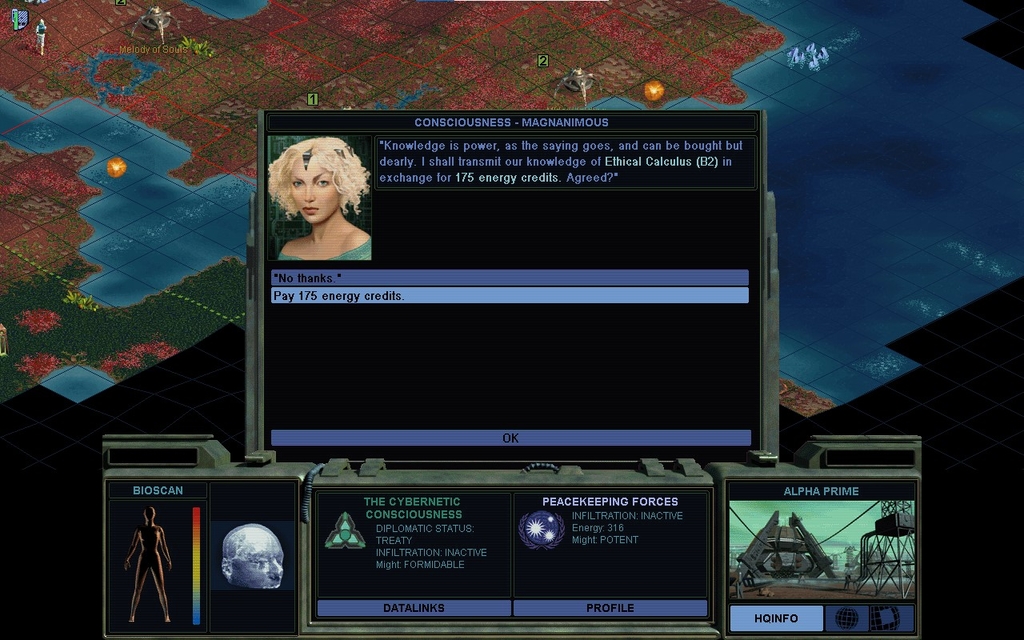Click the Cybernetic Consciousness faction emblem
This screenshot has height=640, width=1024.
click(345, 530)
